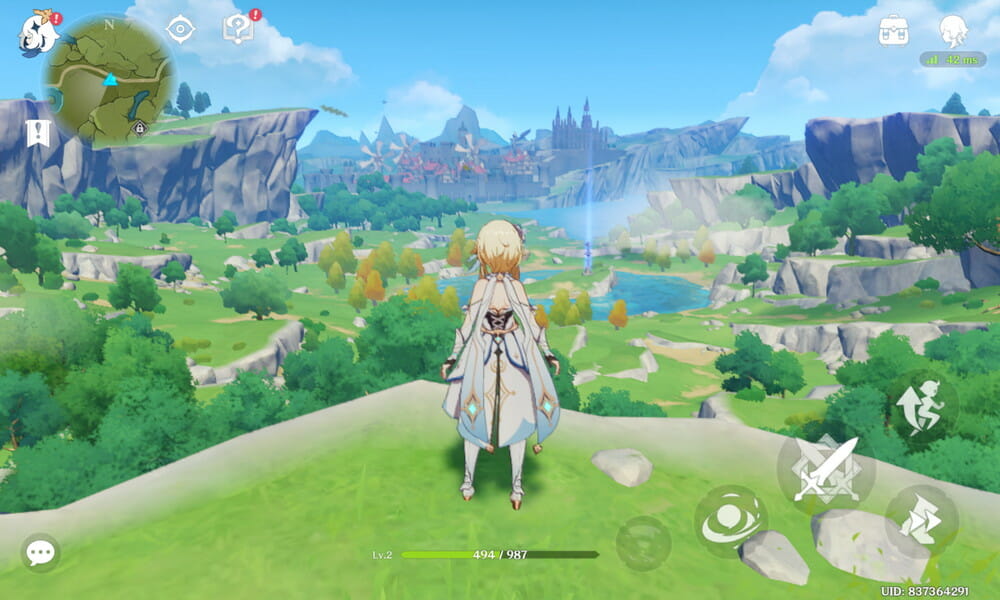Open the quest bookmark icon
The image size is (1000, 600).
pos(38,133)
